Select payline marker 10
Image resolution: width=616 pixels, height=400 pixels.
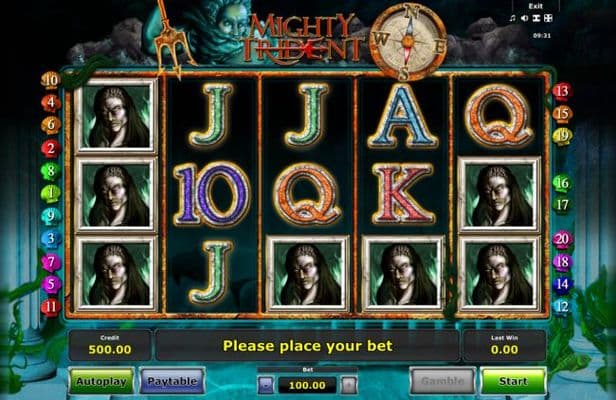point(51,79)
